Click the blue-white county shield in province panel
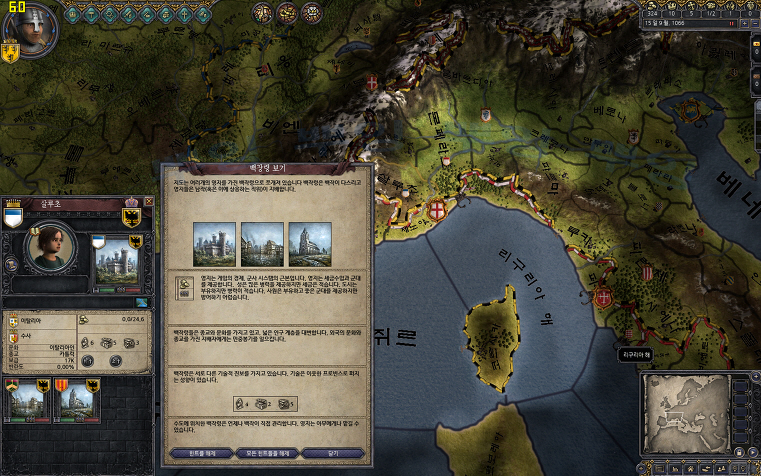Image resolution: width=761 pixels, height=476 pixels. [12, 217]
